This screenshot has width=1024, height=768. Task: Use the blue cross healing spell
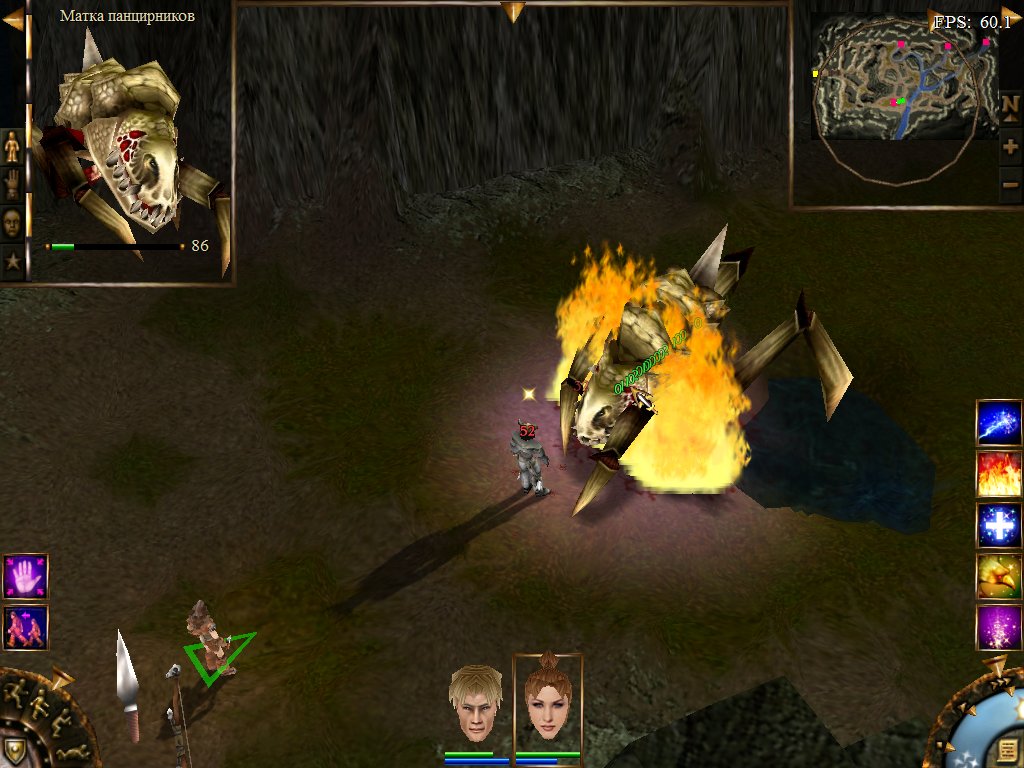[998, 525]
